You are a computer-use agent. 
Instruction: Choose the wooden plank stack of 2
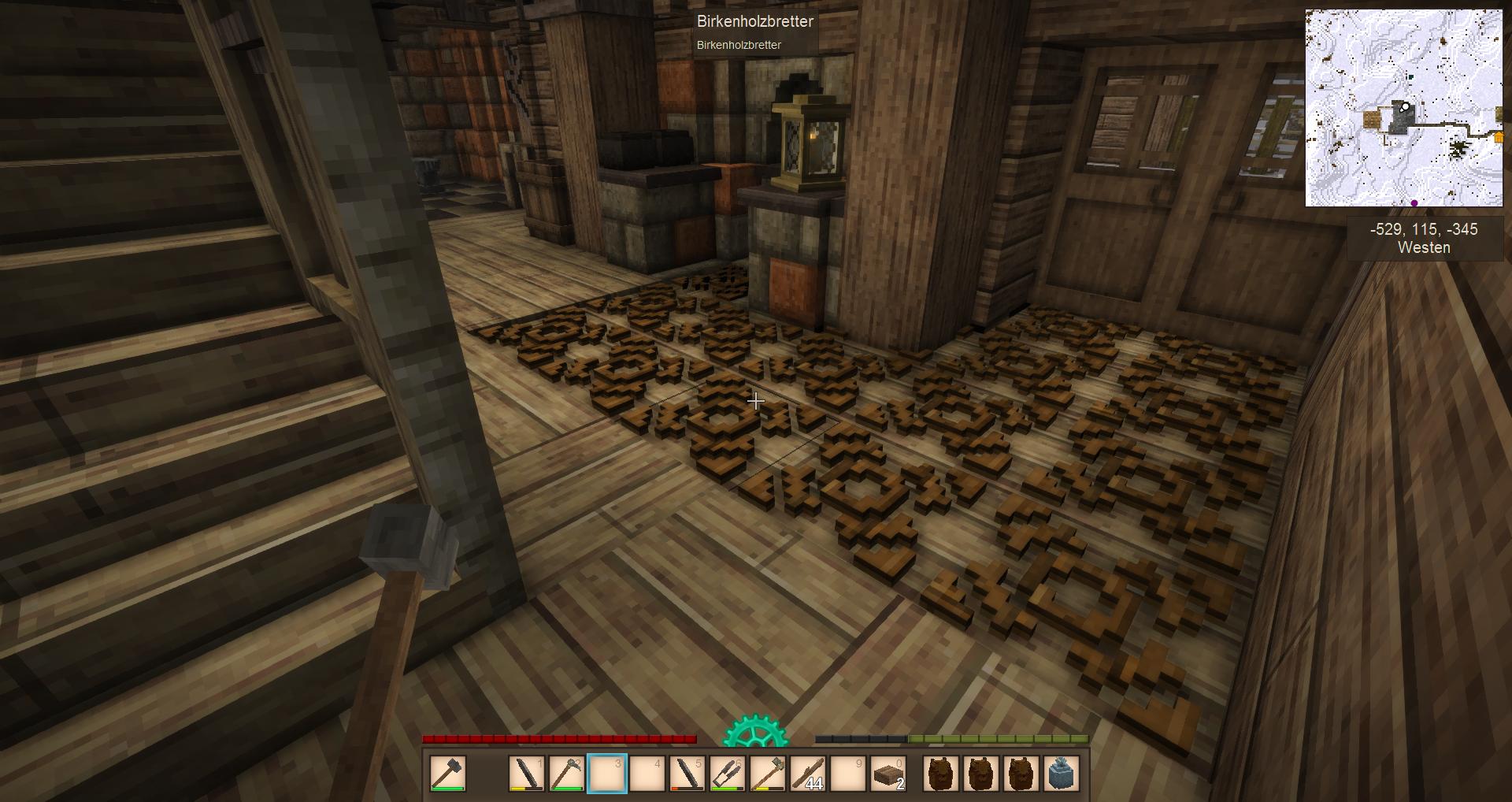click(889, 773)
